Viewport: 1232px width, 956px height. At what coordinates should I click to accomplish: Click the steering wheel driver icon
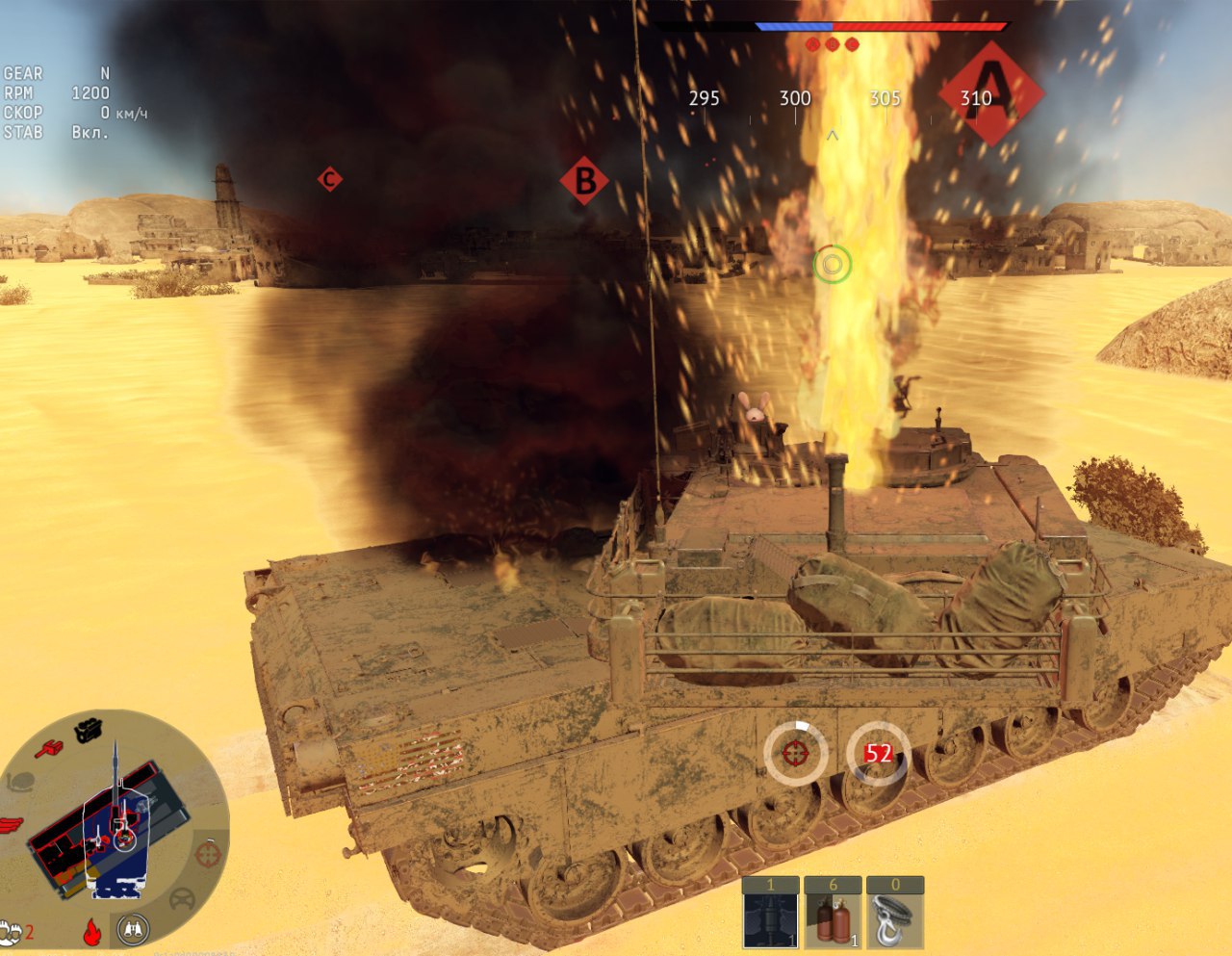click(182, 900)
